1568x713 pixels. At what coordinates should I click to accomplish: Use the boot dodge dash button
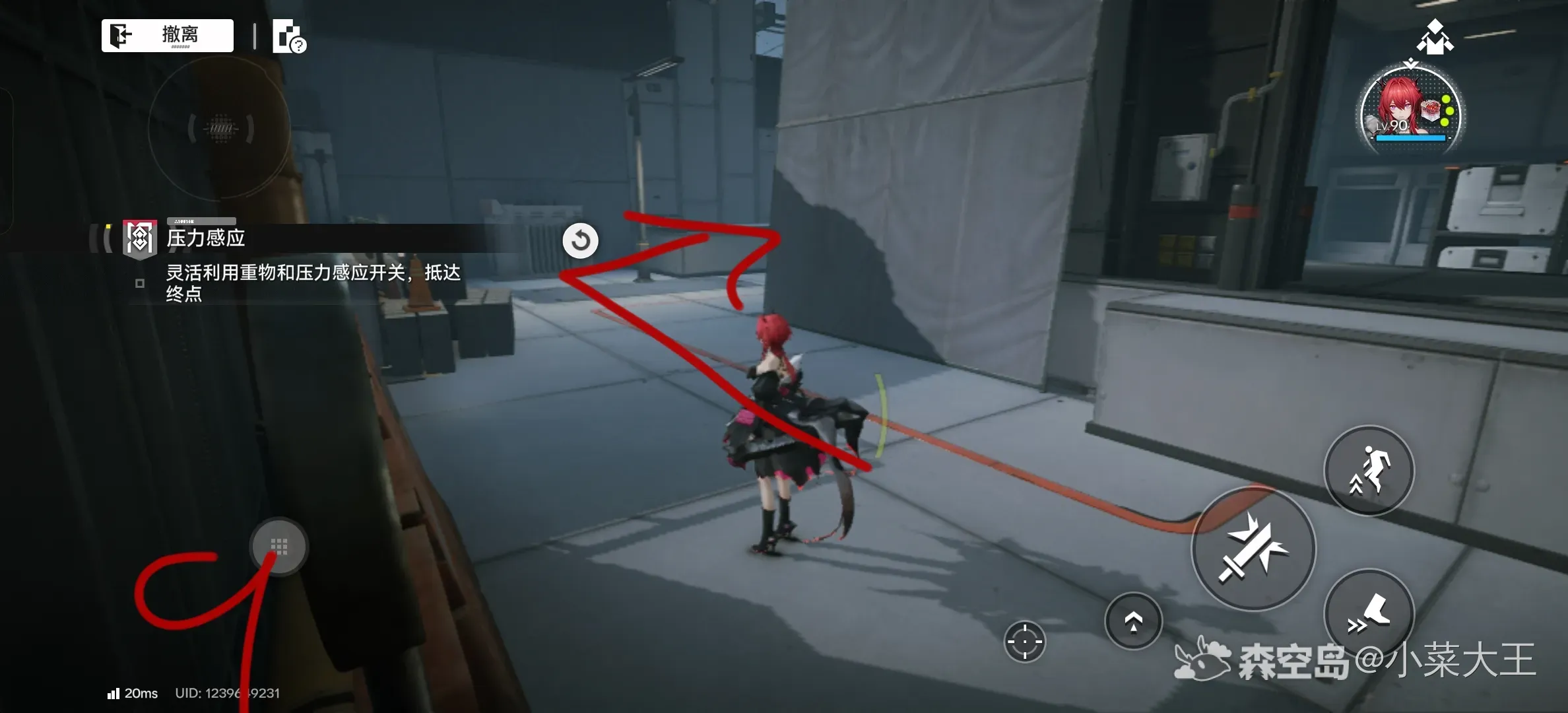1369,614
